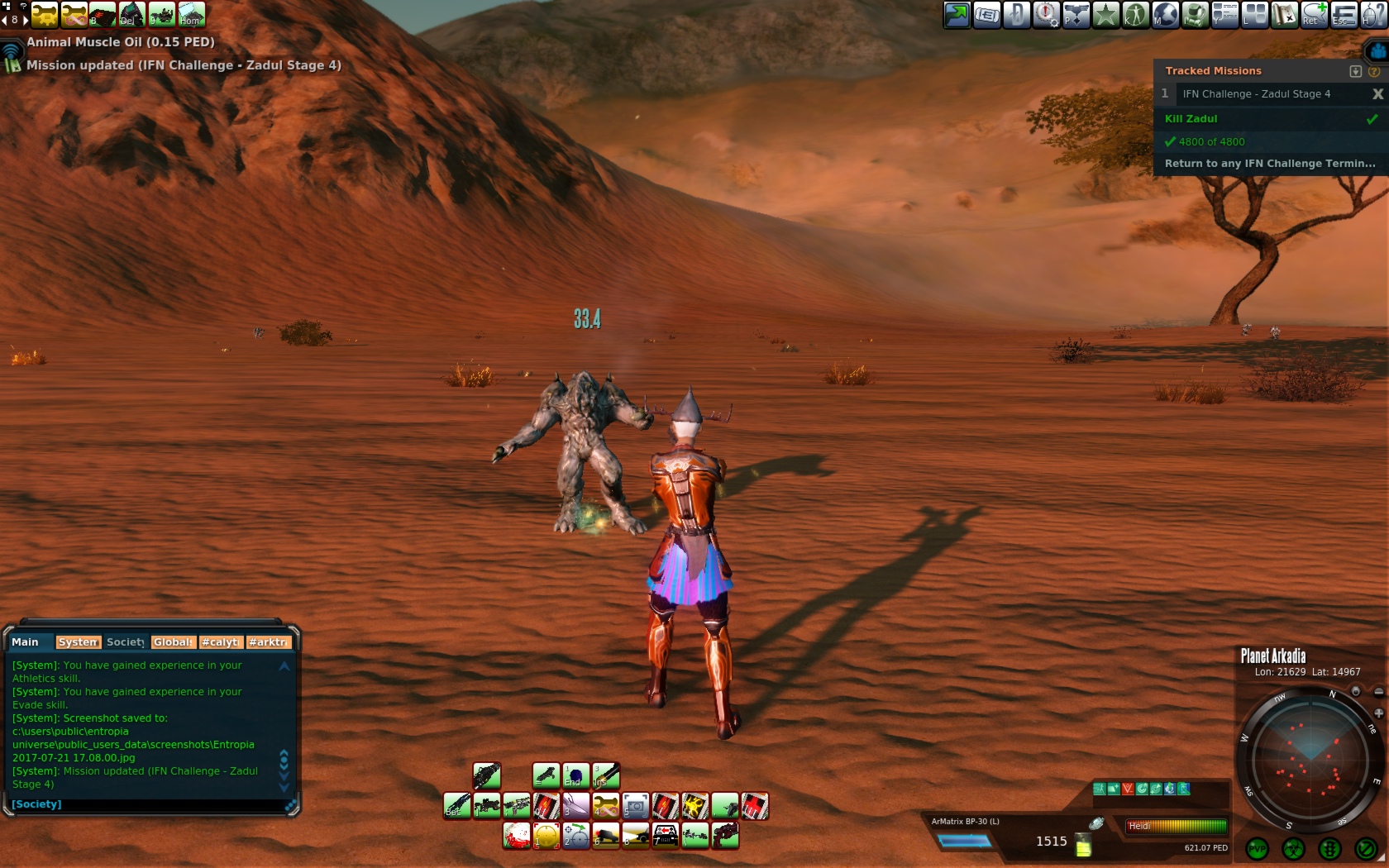Open the green star icon in top toolbar

click(x=1105, y=15)
